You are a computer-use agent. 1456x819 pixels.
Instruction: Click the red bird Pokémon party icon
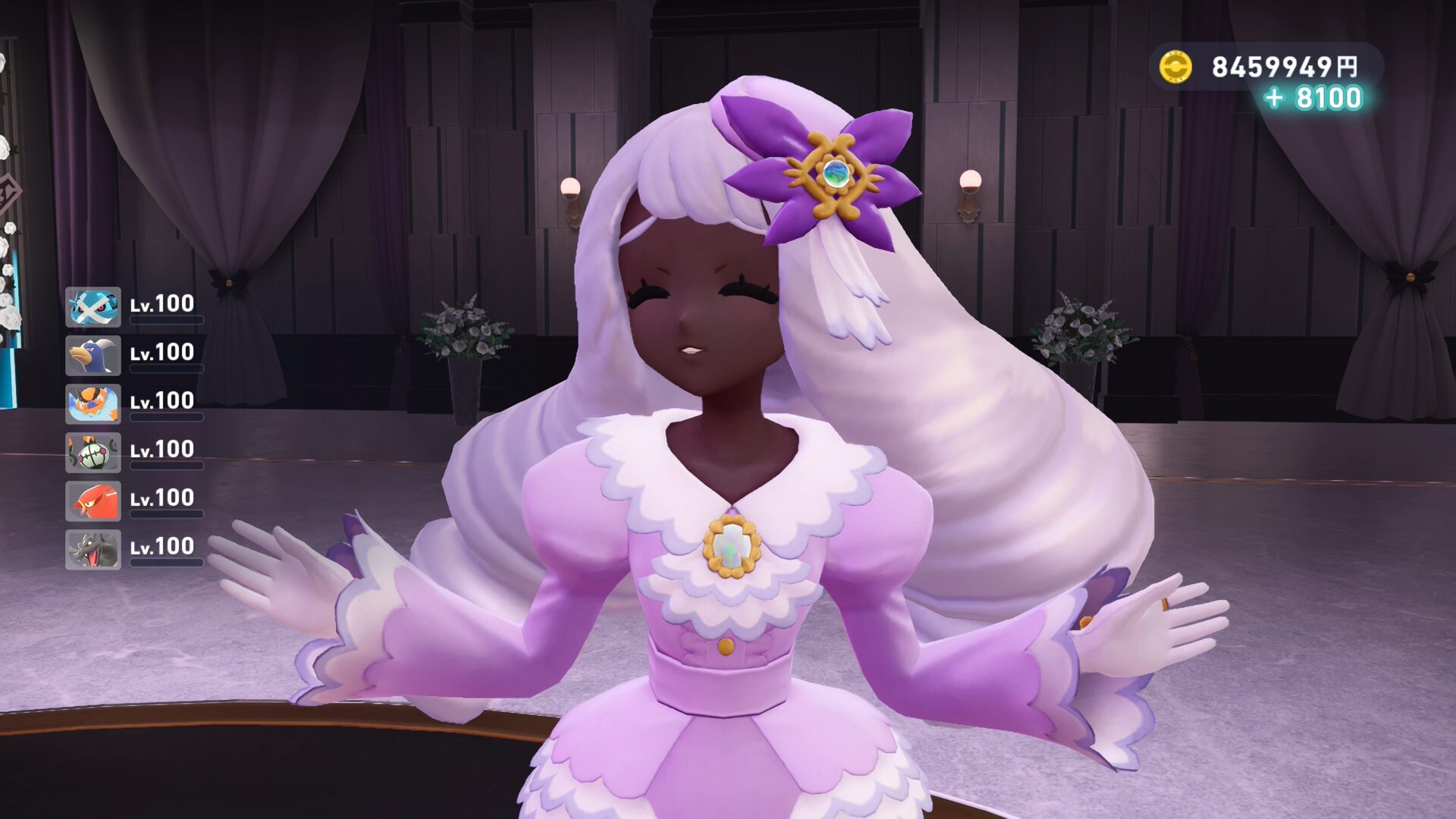tap(93, 501)
